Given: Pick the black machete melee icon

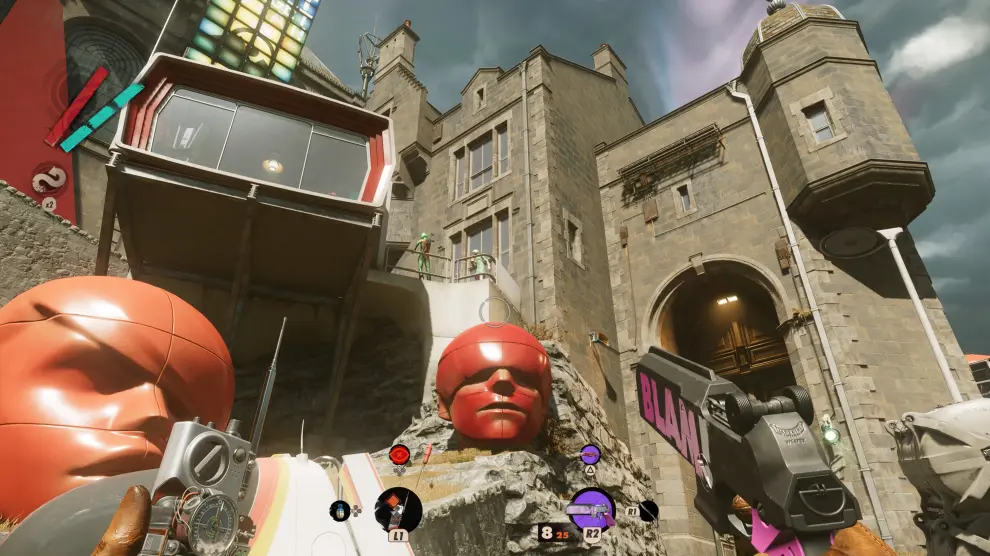Looking at the screenshot, I should coord(649,510).
